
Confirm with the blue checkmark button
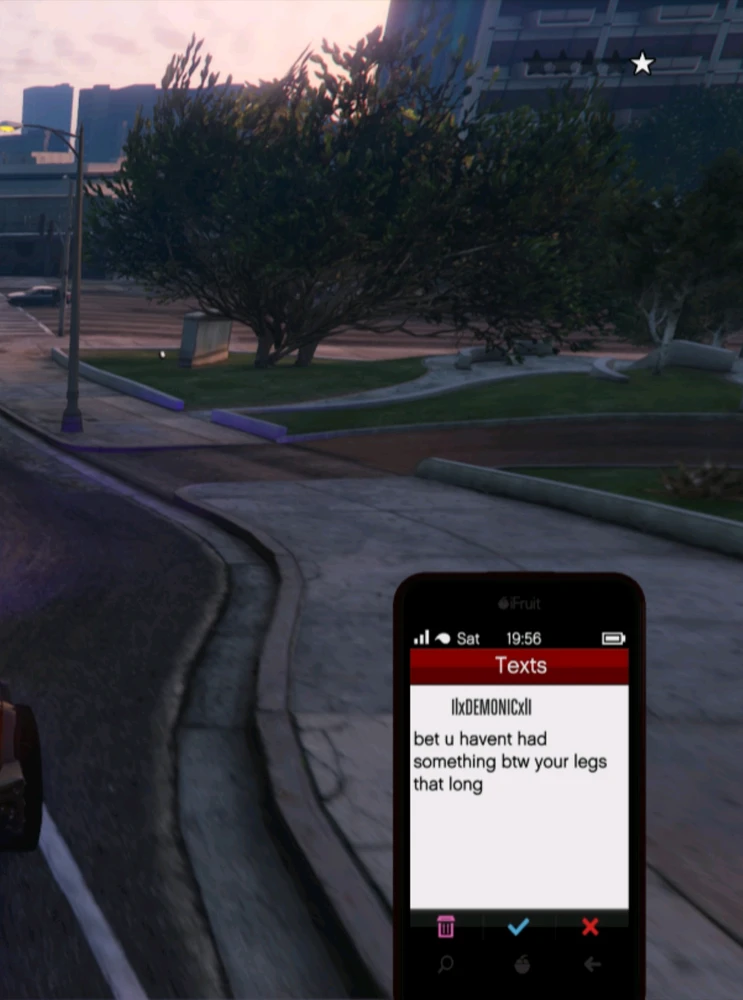pyautogui.click(x=518, y=927)
